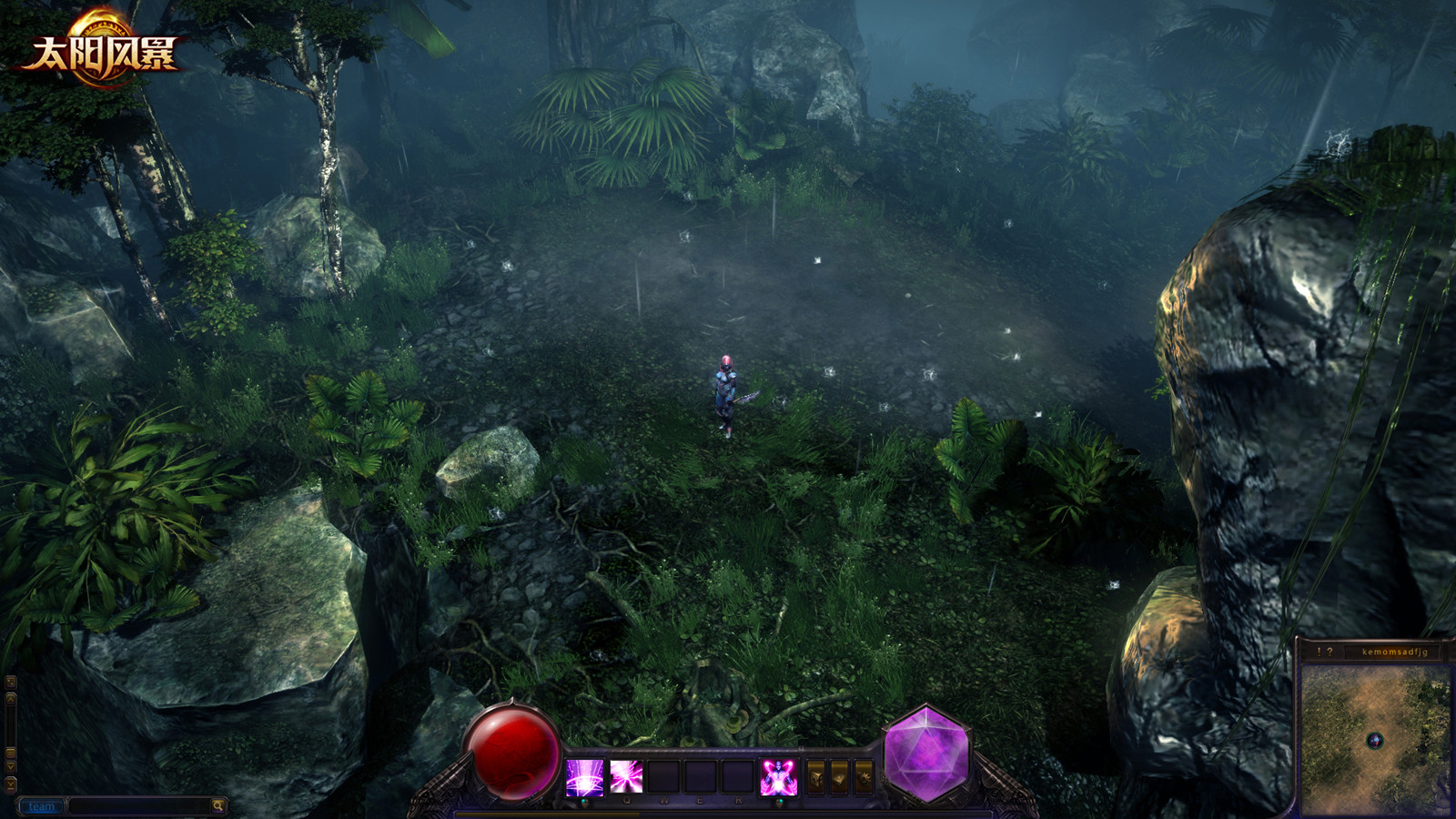Click the chat magnifier search button
This screenshot has width=1456, height=819.
(218, 806)
